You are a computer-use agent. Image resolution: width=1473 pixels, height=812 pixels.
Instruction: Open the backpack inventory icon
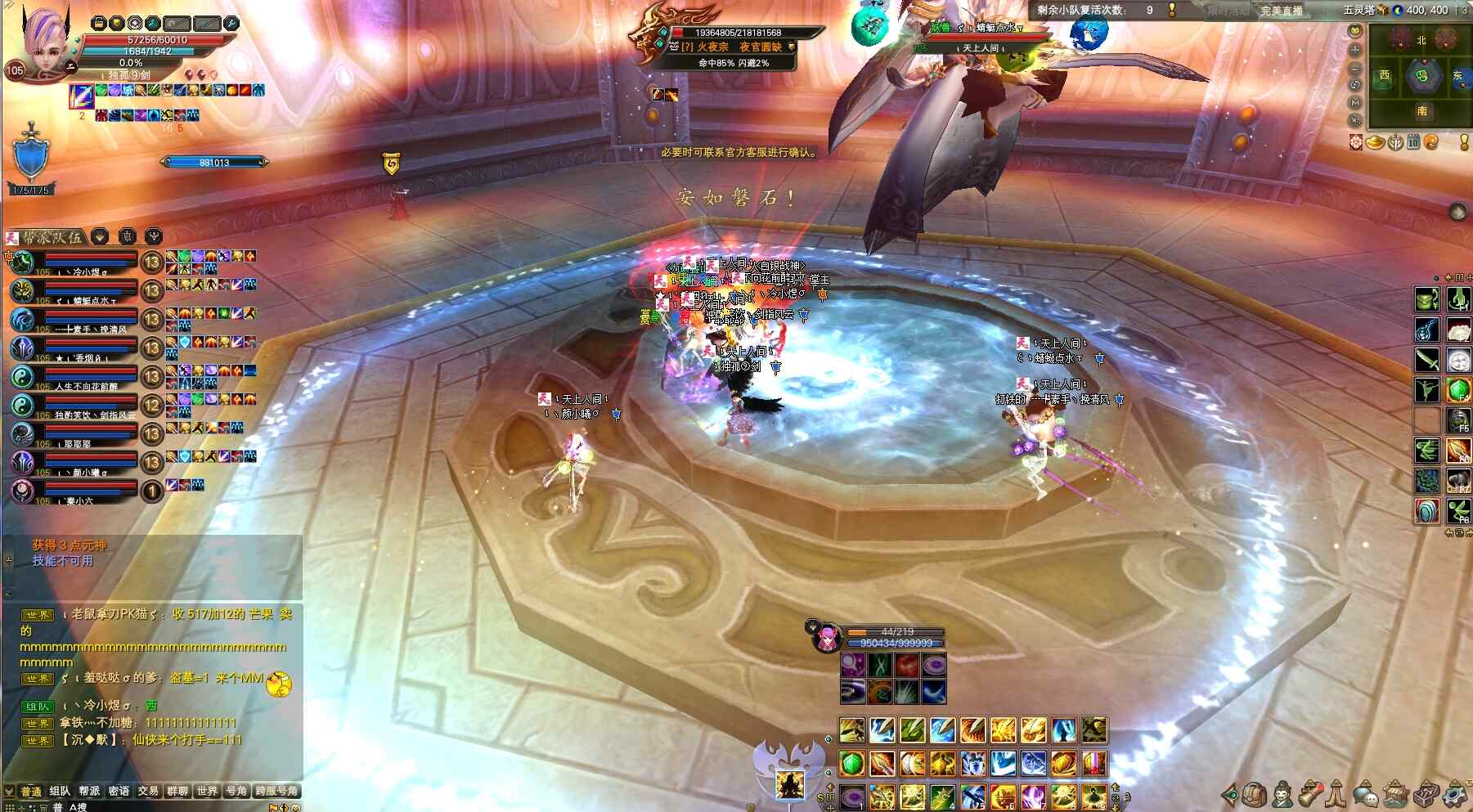(1255, 793)
